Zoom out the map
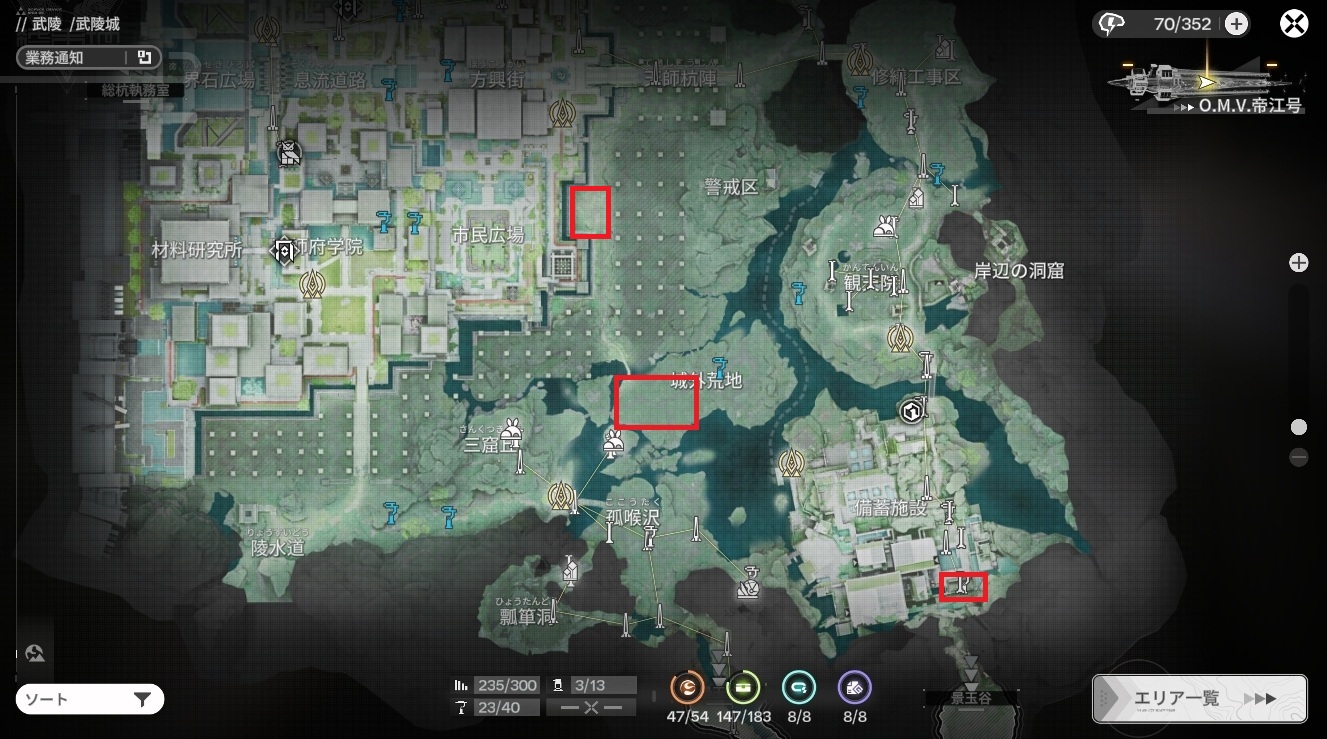 point(1299,457)
